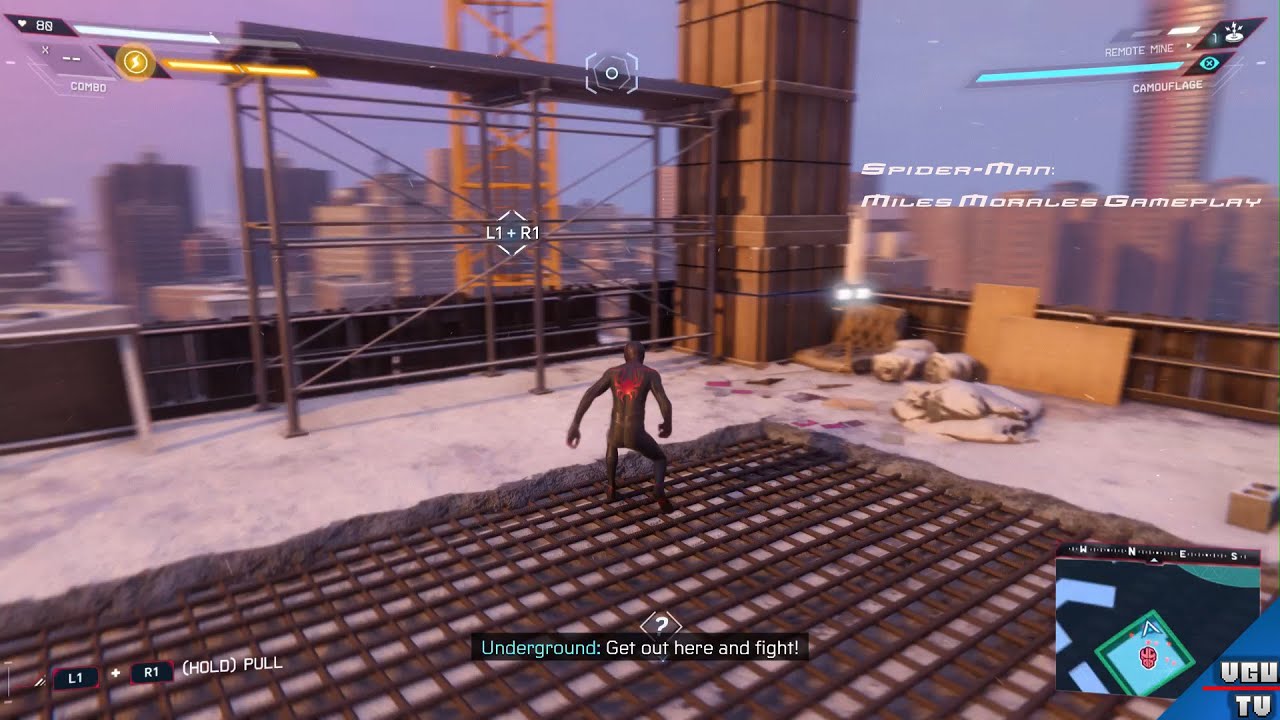Select the question mark waypoint marker

pyautogui.click(x=660, y=627)
